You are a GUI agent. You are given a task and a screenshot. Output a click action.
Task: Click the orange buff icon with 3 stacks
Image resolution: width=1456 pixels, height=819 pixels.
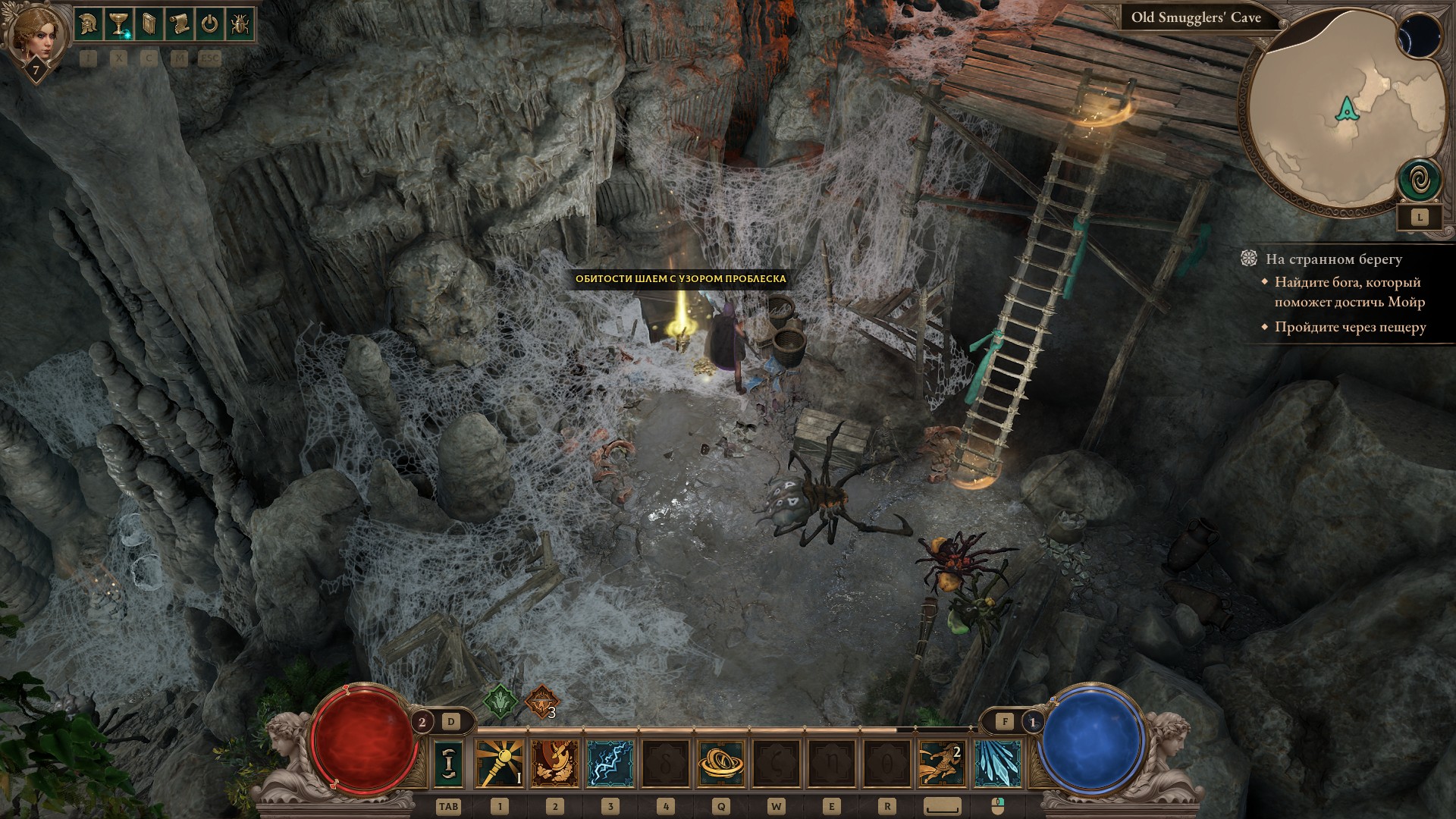pos(541,702)
